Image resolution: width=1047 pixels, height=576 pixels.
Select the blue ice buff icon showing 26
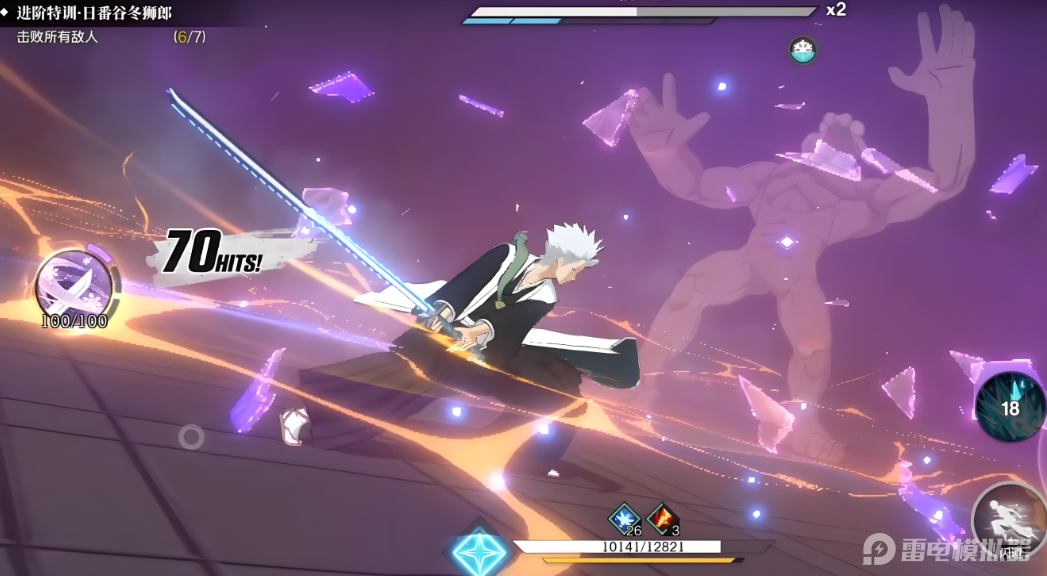pos(625,518)
